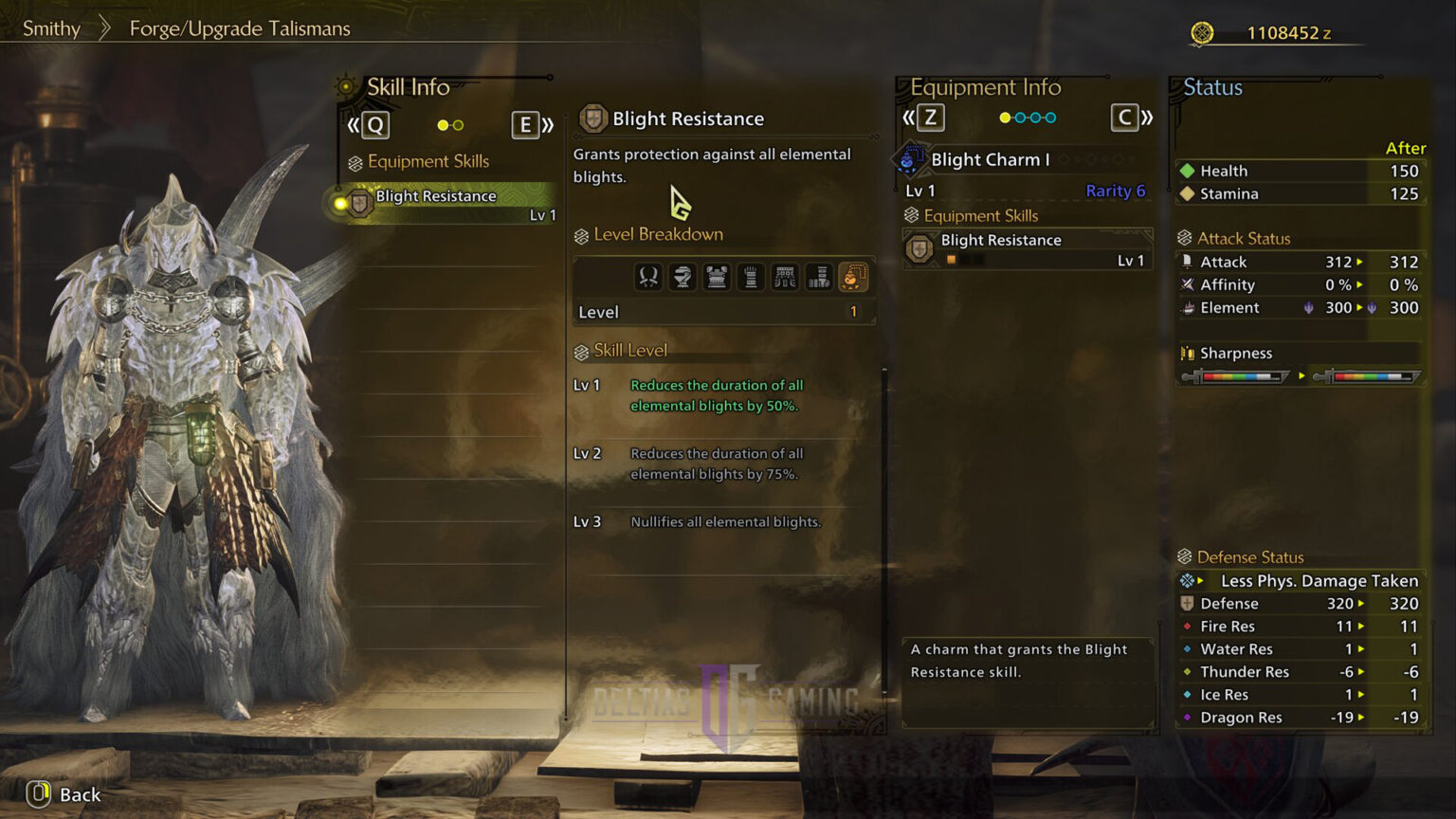Select the waist equipment icon in Level Breakdown
This screenshot has width=1456, height=819.
coord(785,276)
